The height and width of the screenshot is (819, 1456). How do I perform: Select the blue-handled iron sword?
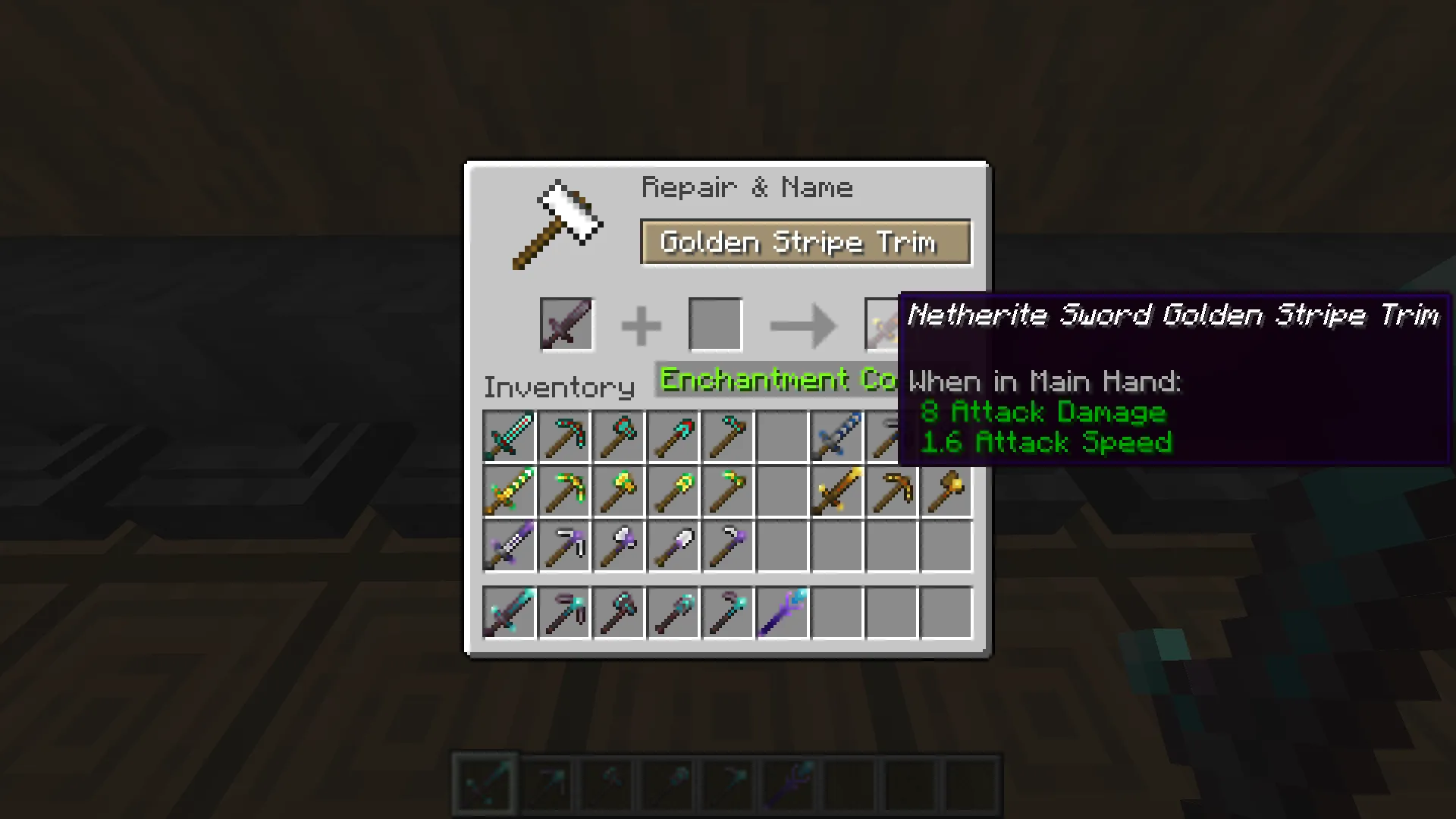[x=836, y=436]
